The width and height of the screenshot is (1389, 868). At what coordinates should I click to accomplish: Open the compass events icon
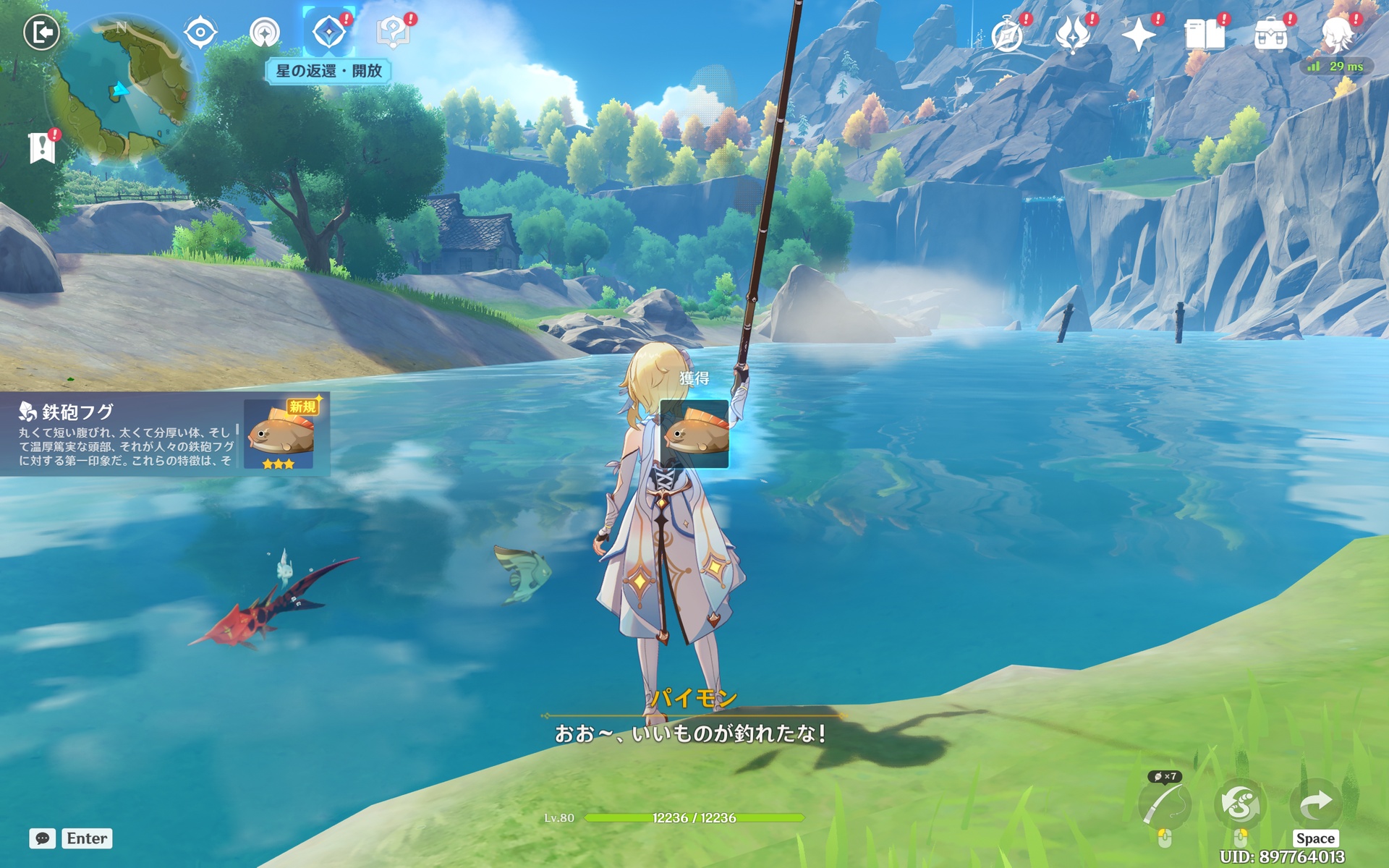[x=1007, y=34]
